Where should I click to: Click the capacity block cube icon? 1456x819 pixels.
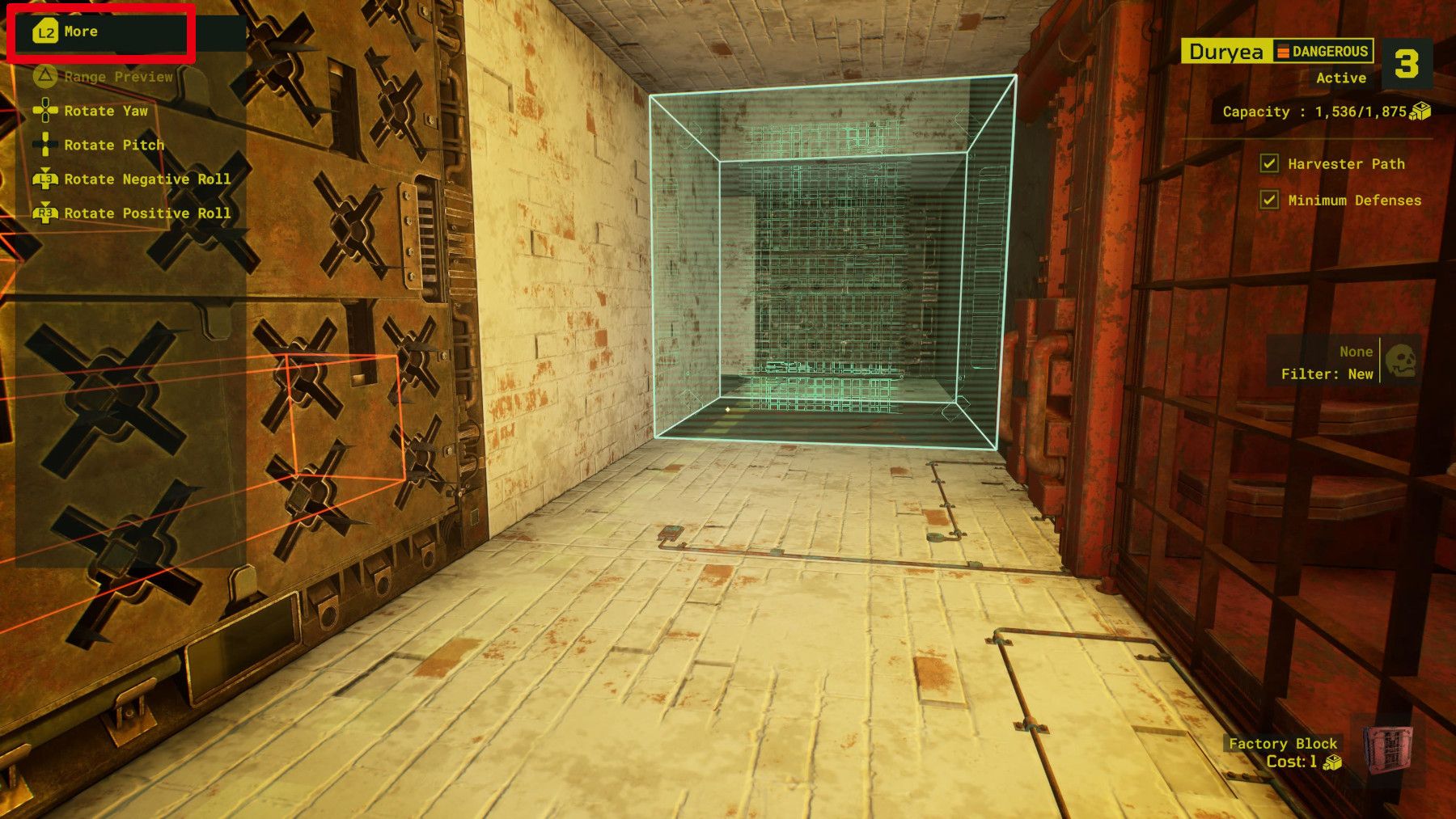pos(1420,113)
